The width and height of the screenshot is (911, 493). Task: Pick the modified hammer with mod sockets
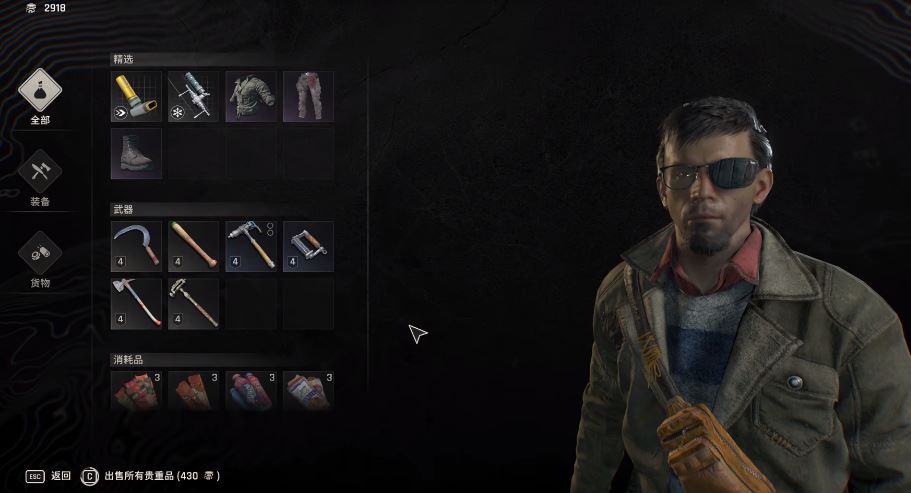pos(251,246)
